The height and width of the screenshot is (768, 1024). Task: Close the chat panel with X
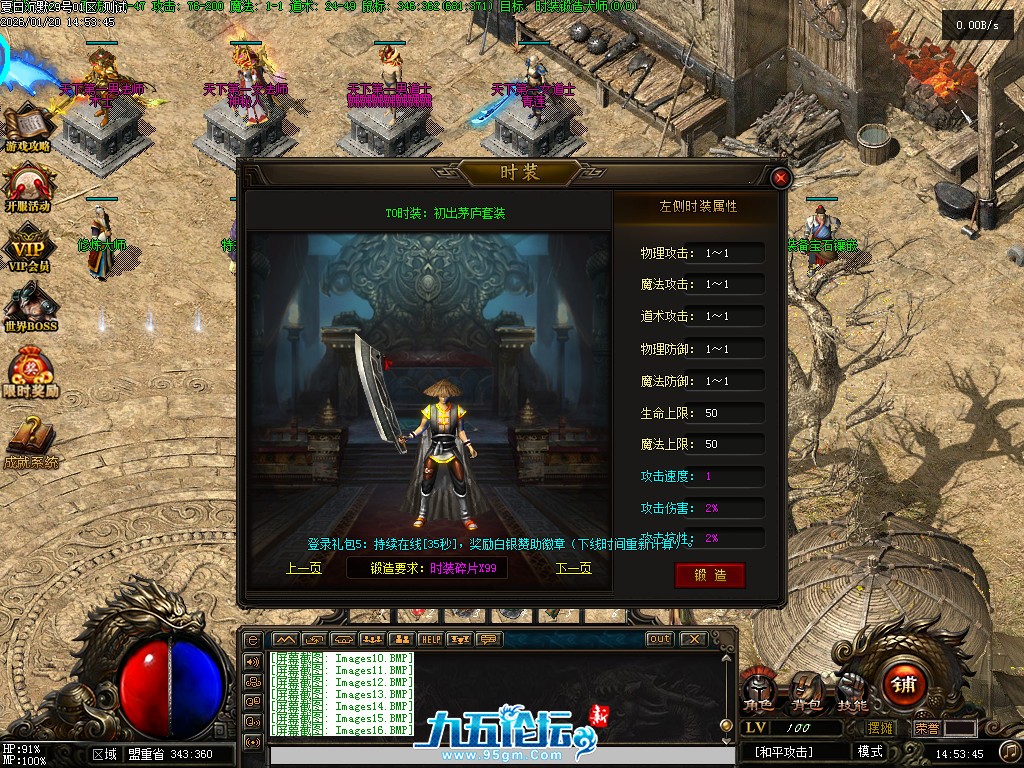pyautogui.click(x=693, y=639)
